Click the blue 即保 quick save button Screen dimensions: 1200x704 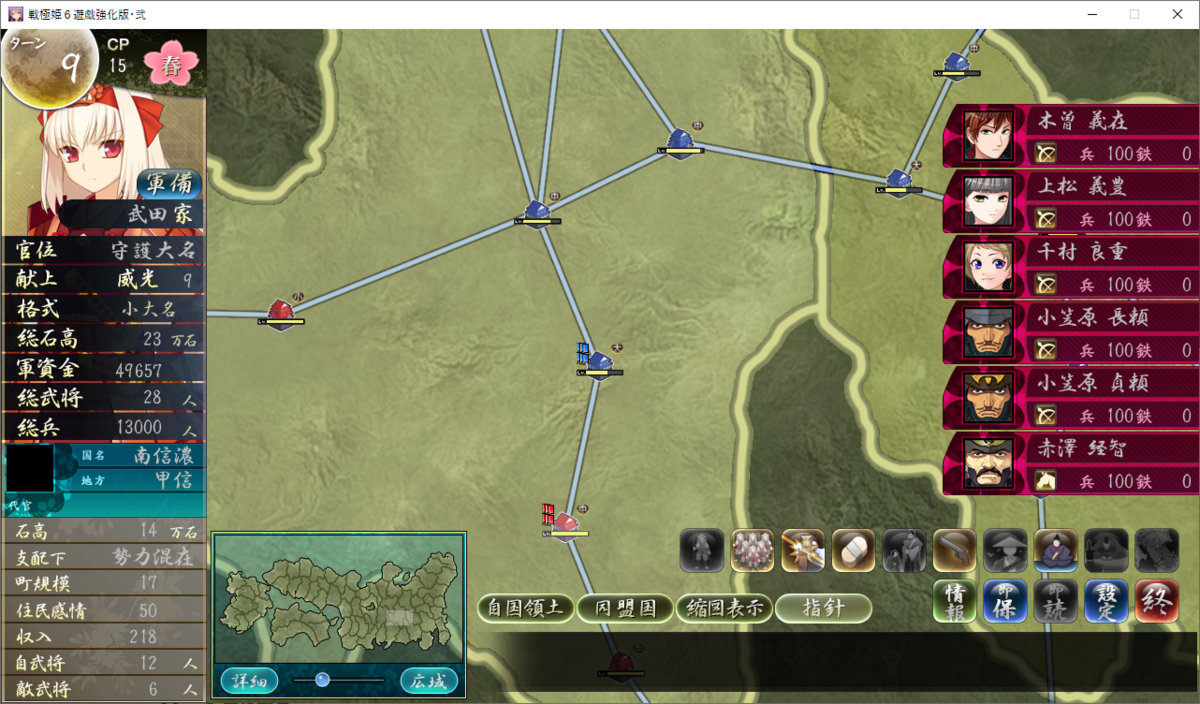1005,601
